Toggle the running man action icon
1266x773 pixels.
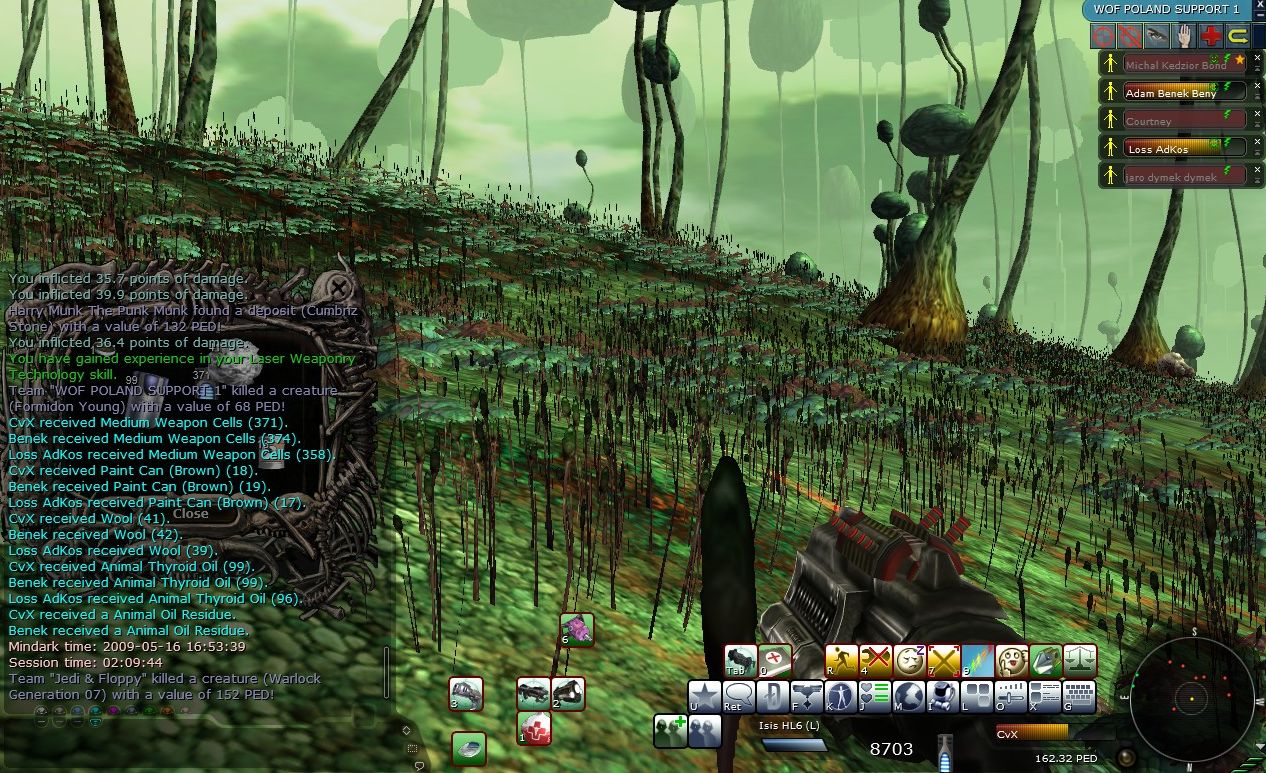click(842, 661)
